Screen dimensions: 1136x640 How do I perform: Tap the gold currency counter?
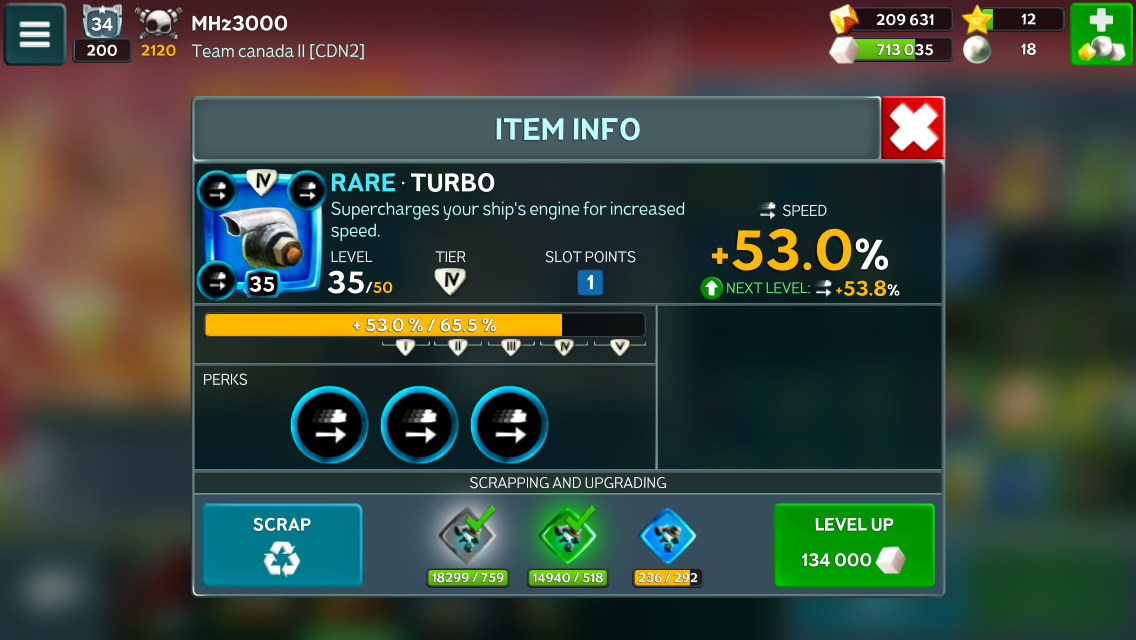(x=890, y=19)
